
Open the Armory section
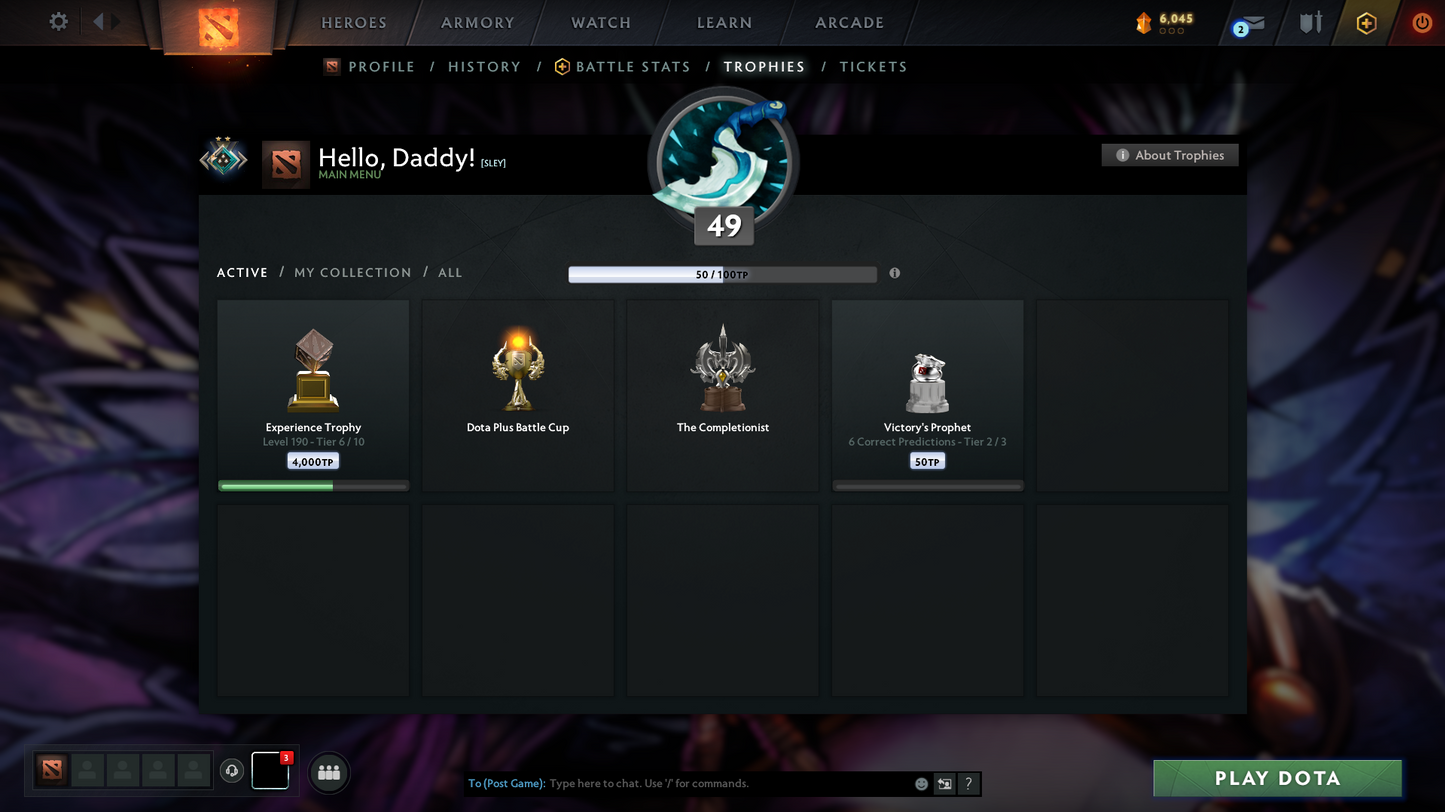pyautogui.click(x=477, y=23)
